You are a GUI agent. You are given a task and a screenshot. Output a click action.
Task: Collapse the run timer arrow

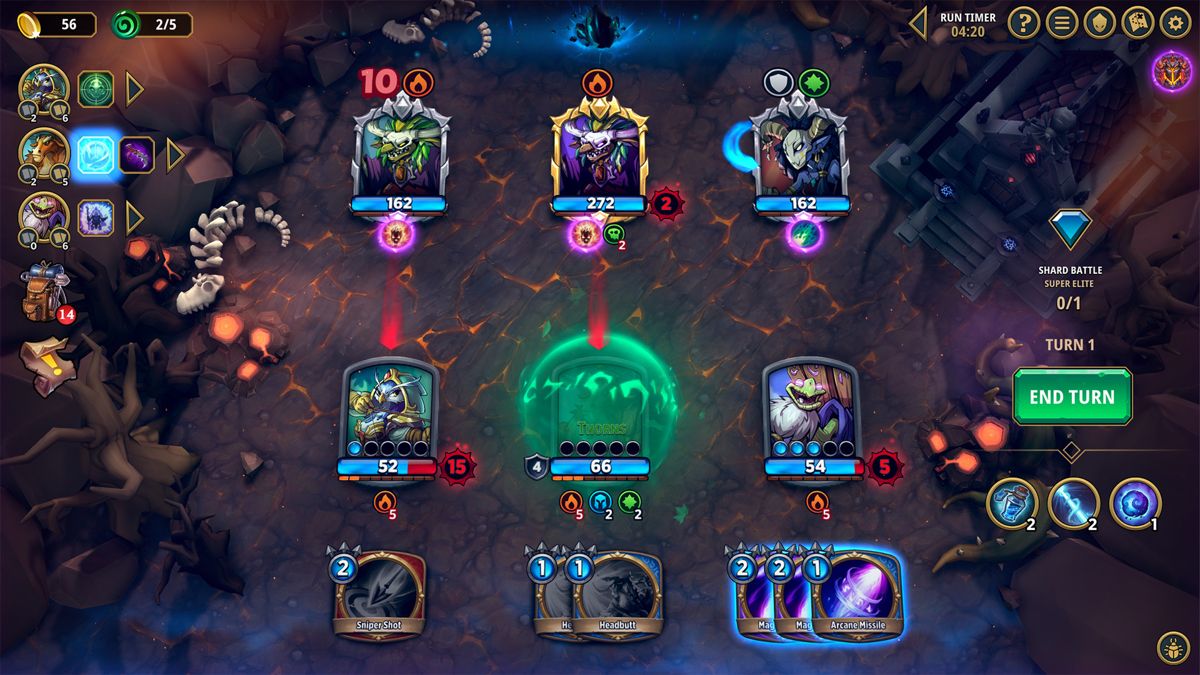[917, 22]
